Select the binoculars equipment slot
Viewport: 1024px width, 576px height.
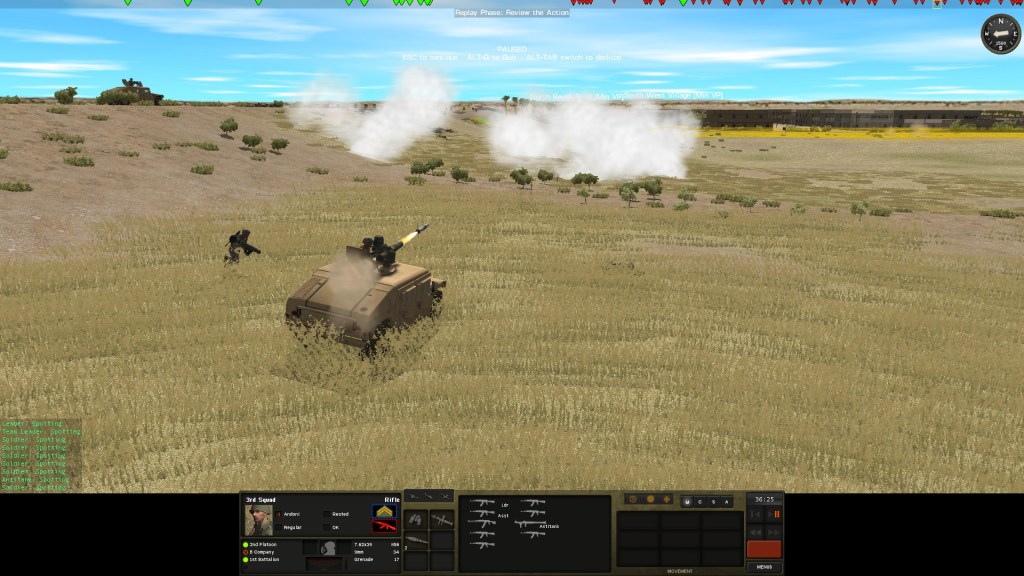pos(417,519)
